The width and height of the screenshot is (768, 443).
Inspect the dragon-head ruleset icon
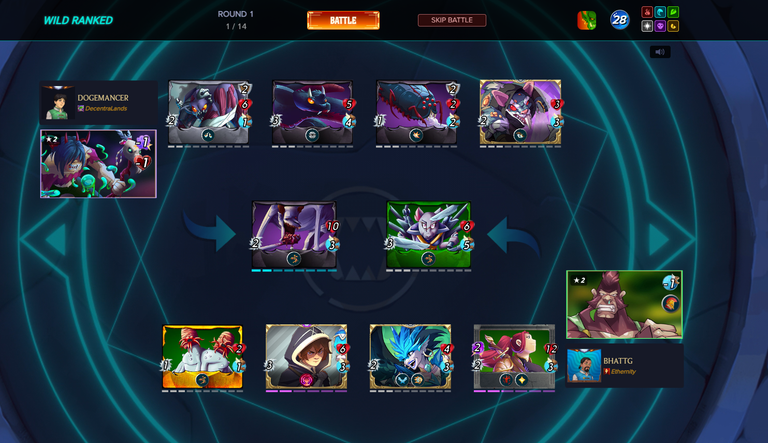tap(587, 20)
